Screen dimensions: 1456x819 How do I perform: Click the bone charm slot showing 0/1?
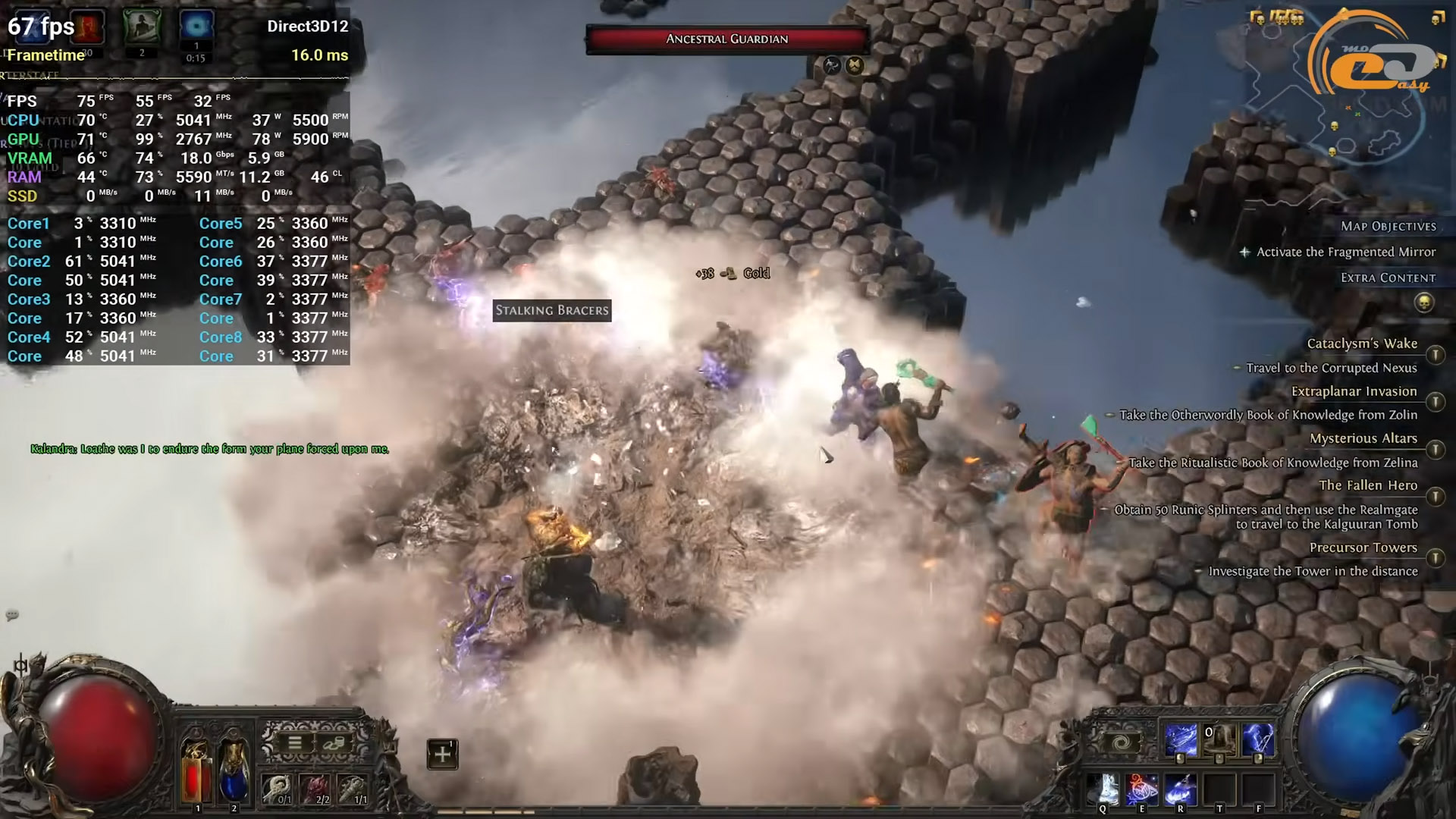(278, 790)
